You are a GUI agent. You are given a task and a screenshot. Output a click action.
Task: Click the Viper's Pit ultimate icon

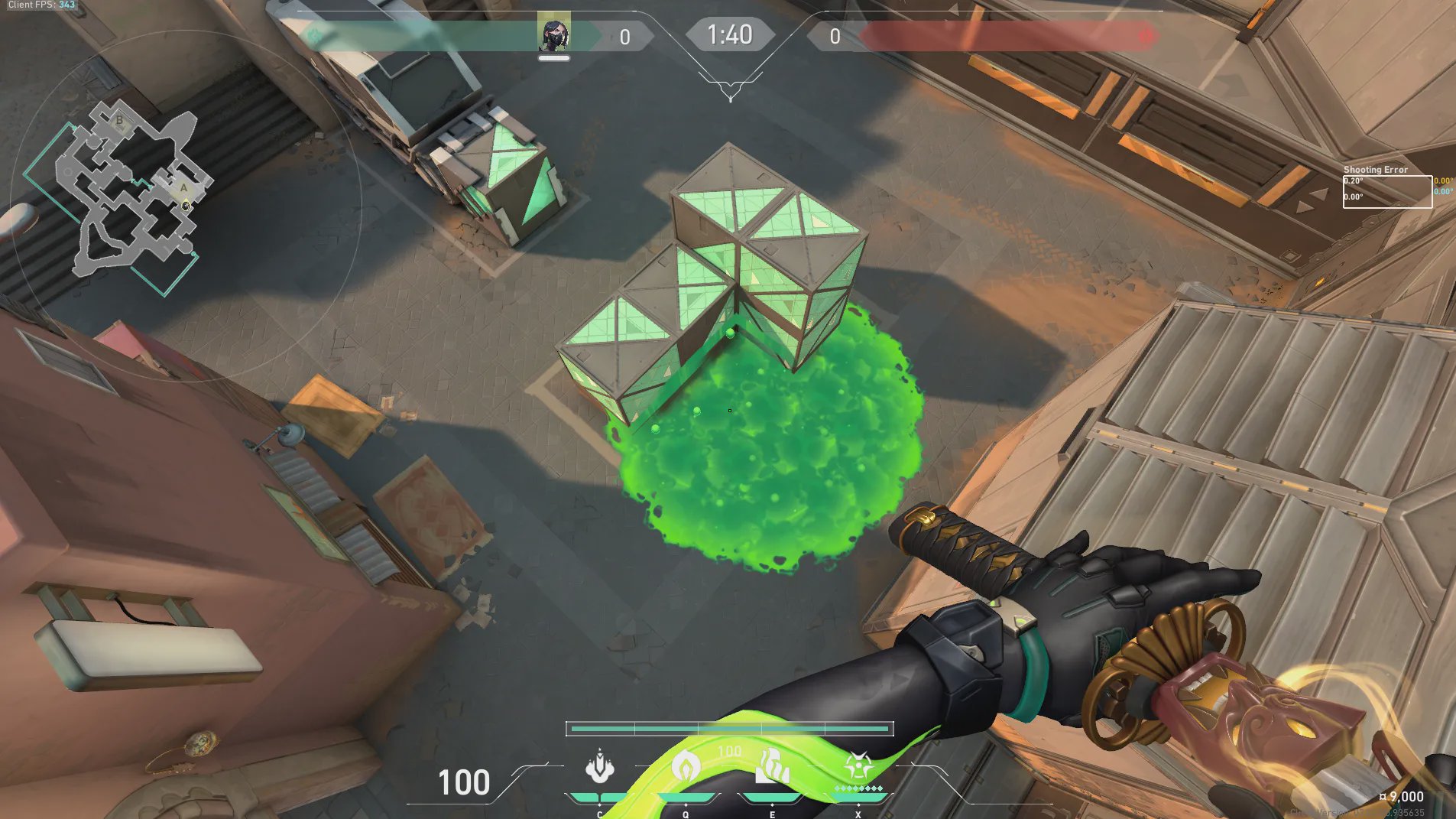(x=858, y=765)
